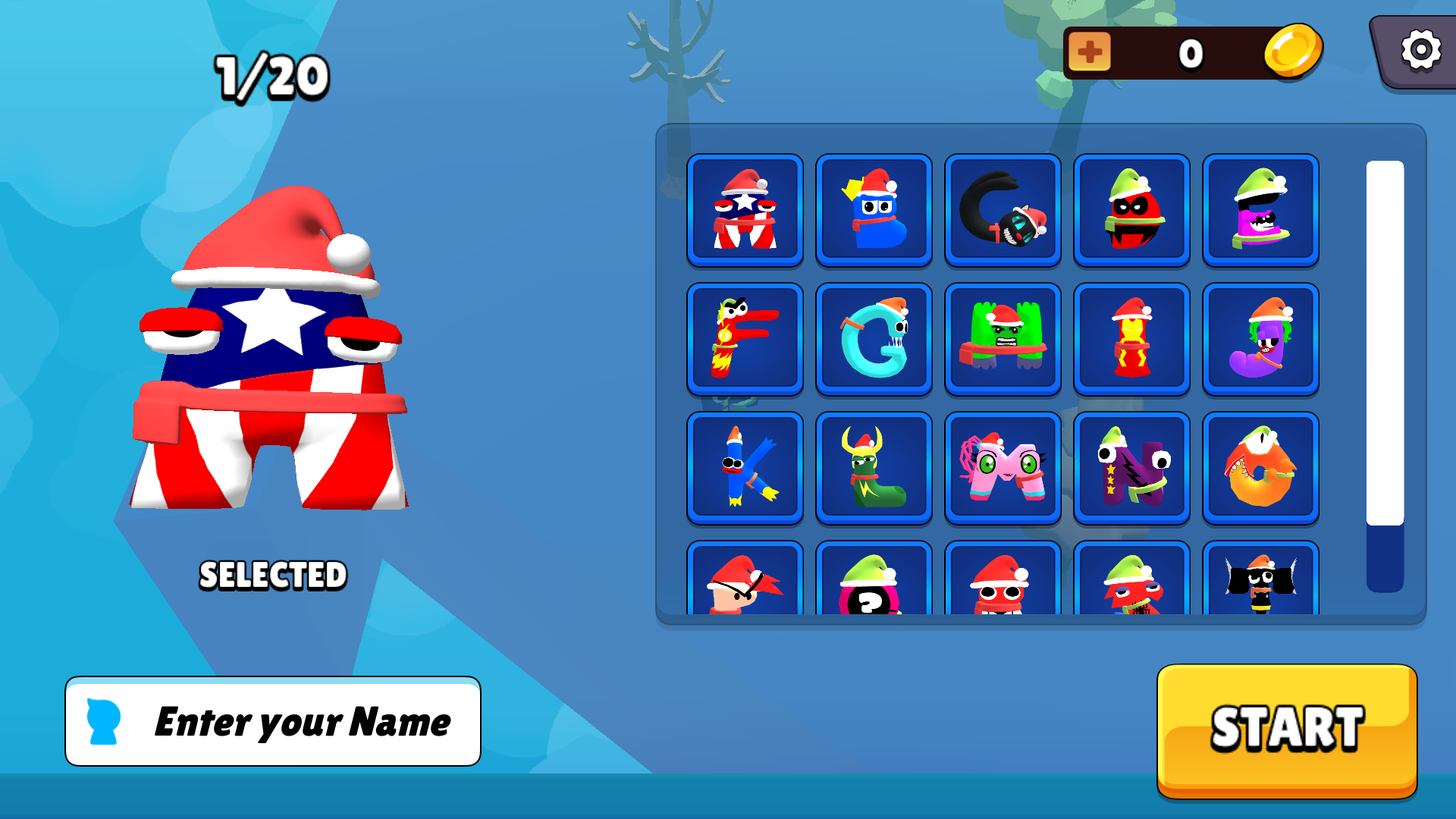Pick the red Flash letter F character
Screen dimensions: 1456x819
tap(745, 340)
